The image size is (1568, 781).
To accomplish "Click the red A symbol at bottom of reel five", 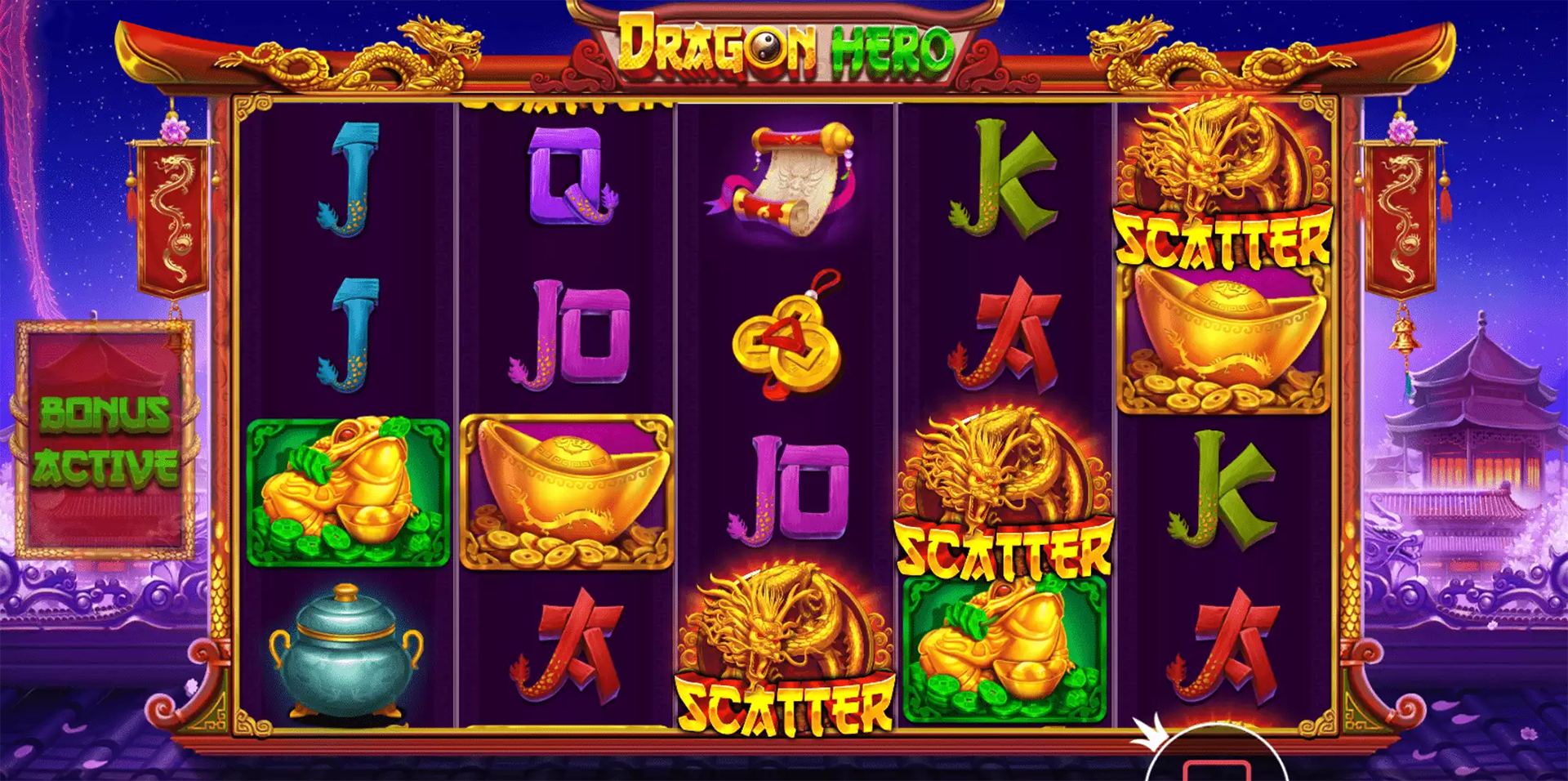I will [x=1225, y=645].
